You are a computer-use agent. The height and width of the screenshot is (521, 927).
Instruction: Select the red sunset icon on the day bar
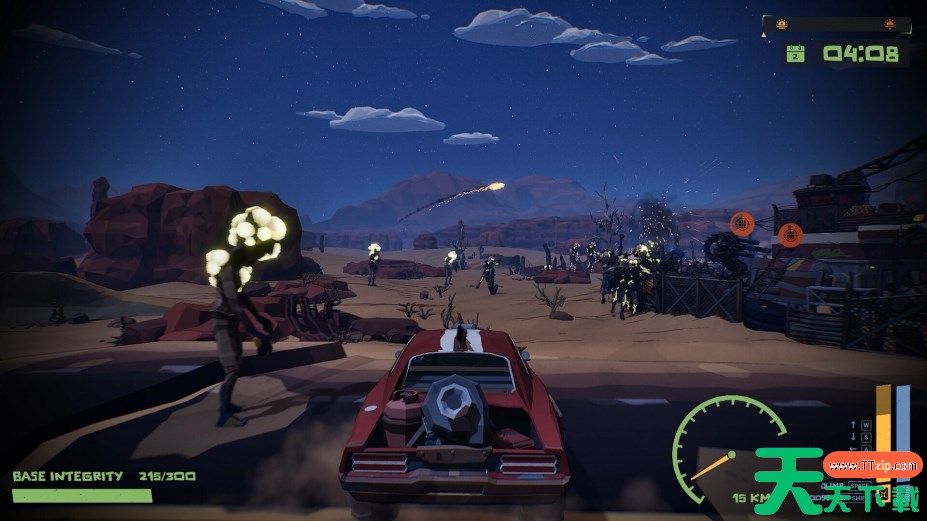888,23
